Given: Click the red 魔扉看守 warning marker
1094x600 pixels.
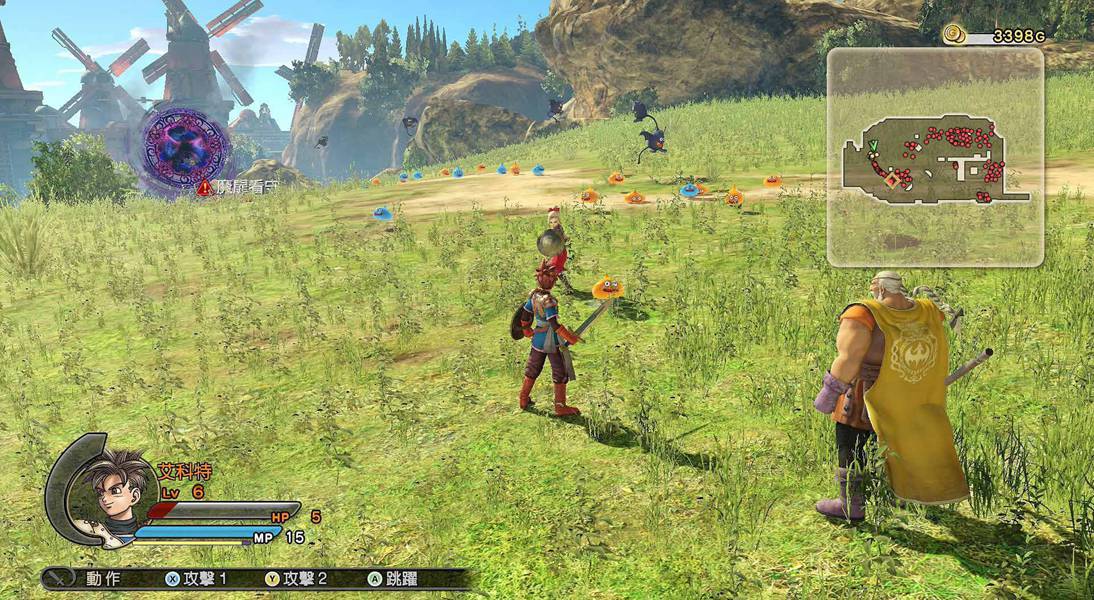Looking at the screenshot, I should tap(205, 187).
